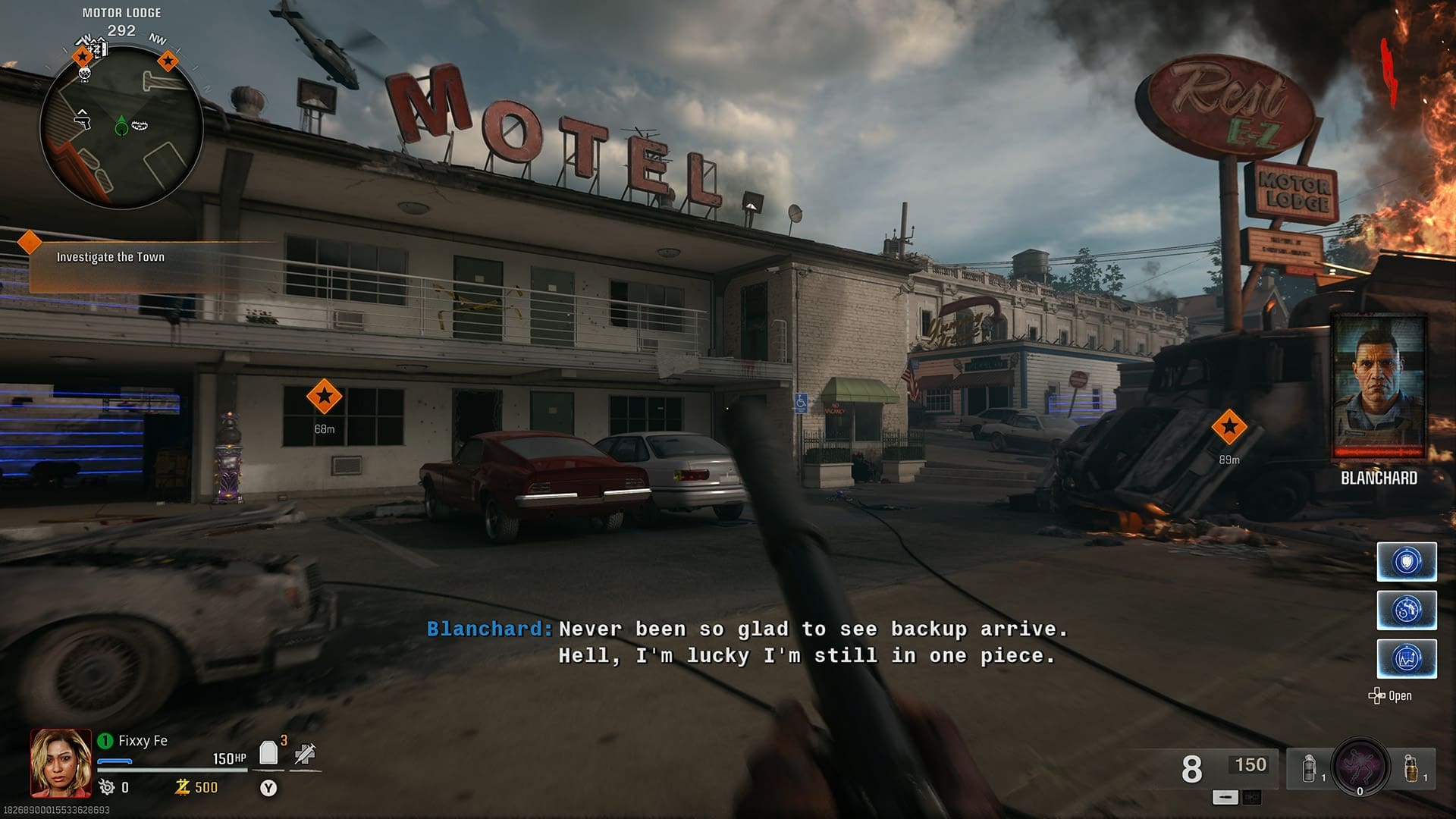Viewport: 1456px width, 819px height.
Task: Select the Essence points icon
Action: coord(182,787)
